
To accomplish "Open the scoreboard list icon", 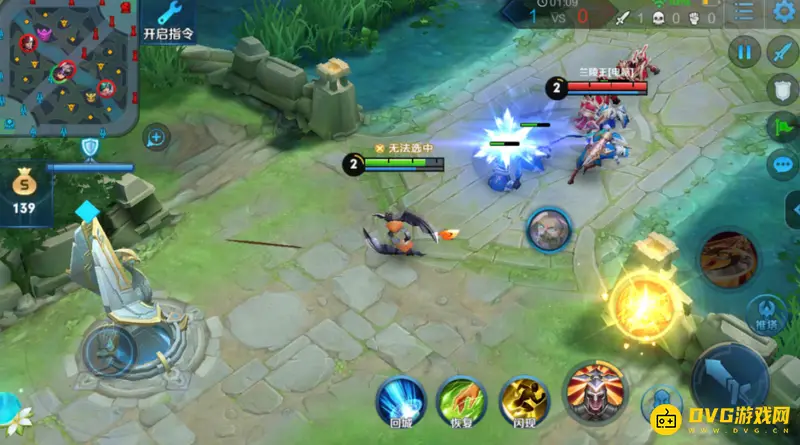I will click(744, 12).
